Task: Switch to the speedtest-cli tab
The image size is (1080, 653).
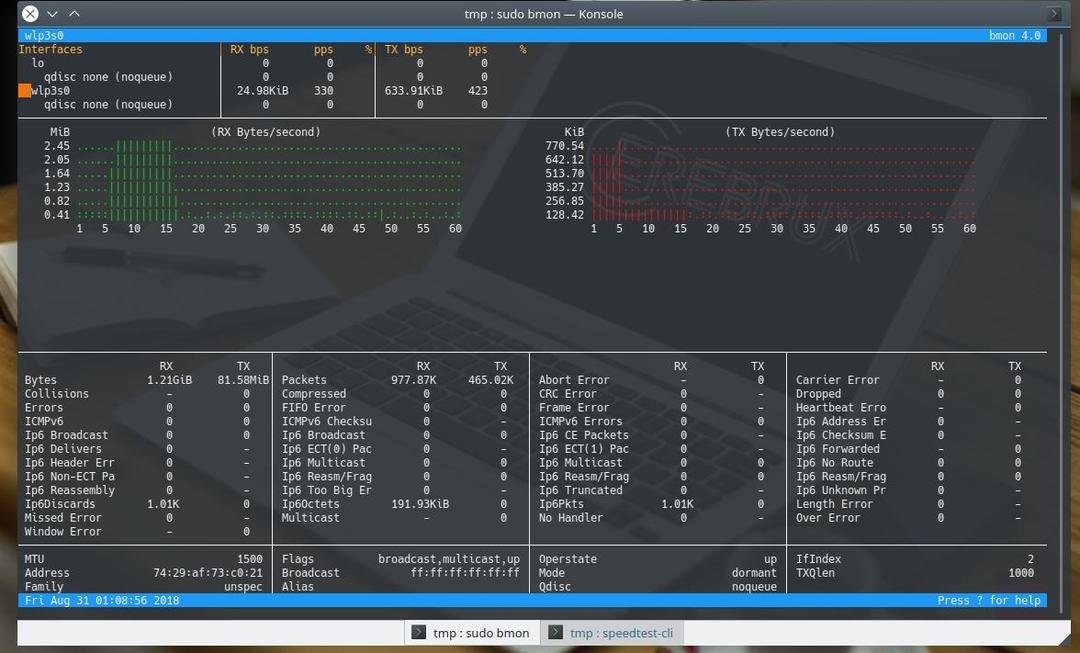Action: pyautogui.click(x=614, y=633)
